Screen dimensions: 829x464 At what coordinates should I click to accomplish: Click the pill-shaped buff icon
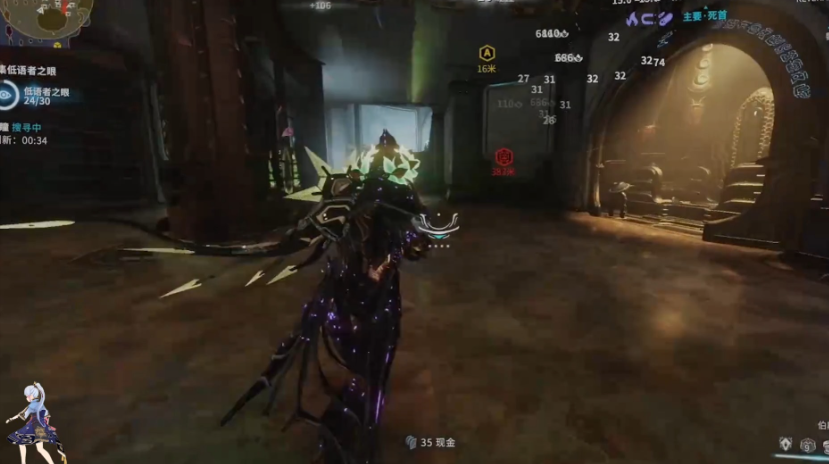pos(665,18)
